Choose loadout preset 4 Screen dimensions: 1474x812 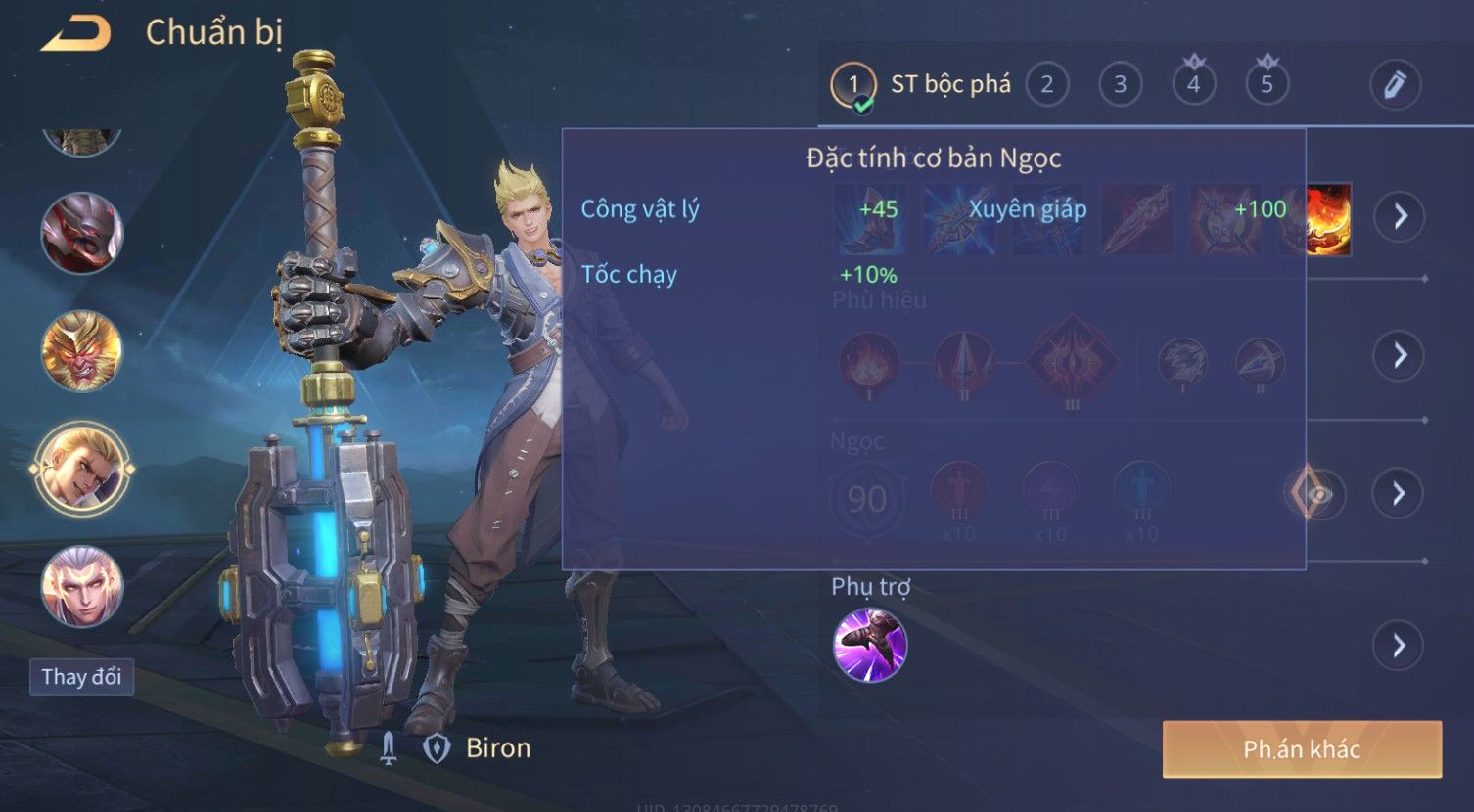pos(1193,85)
